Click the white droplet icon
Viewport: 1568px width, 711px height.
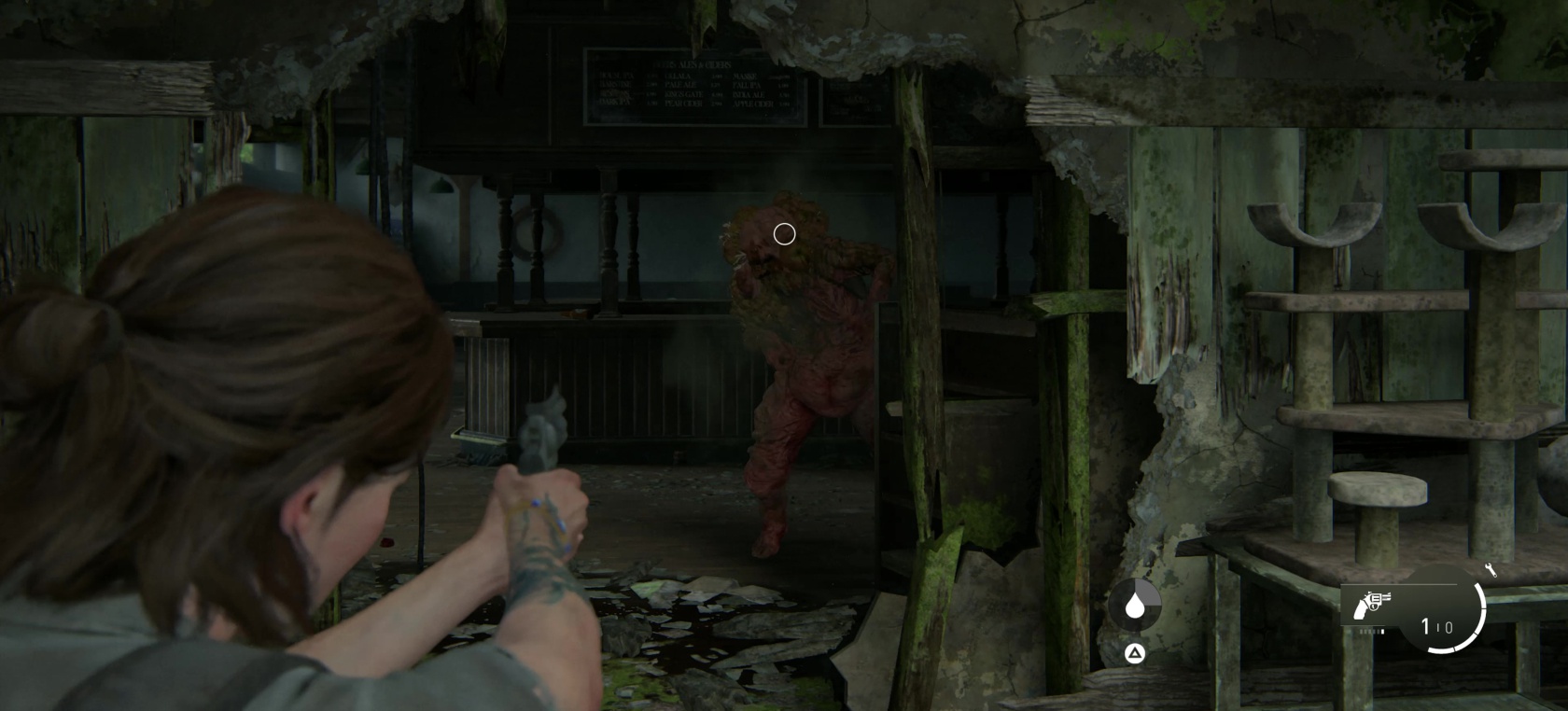(1135, 606)
